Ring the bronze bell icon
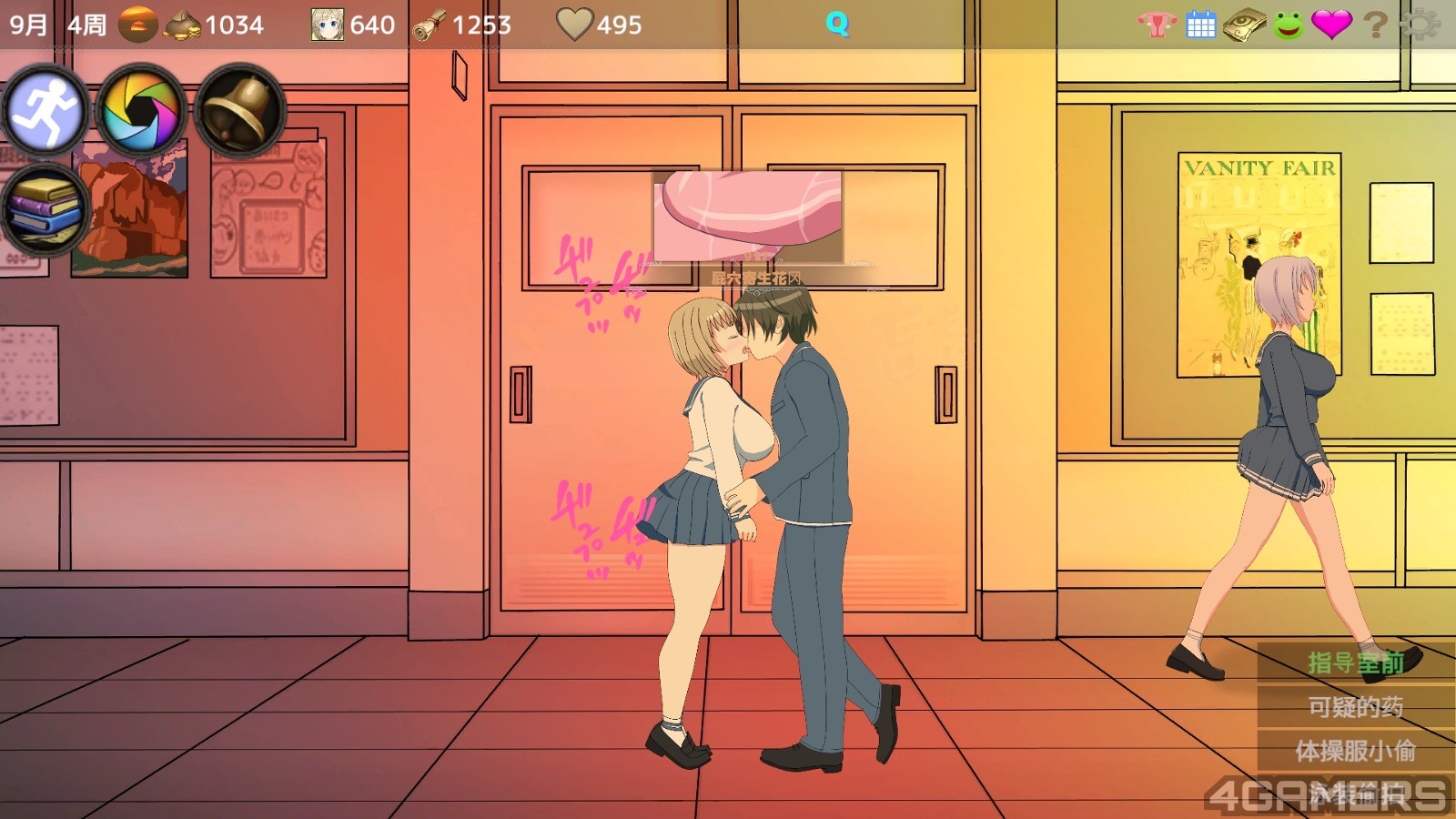The image size is (1456, 819). coord(239,111)
